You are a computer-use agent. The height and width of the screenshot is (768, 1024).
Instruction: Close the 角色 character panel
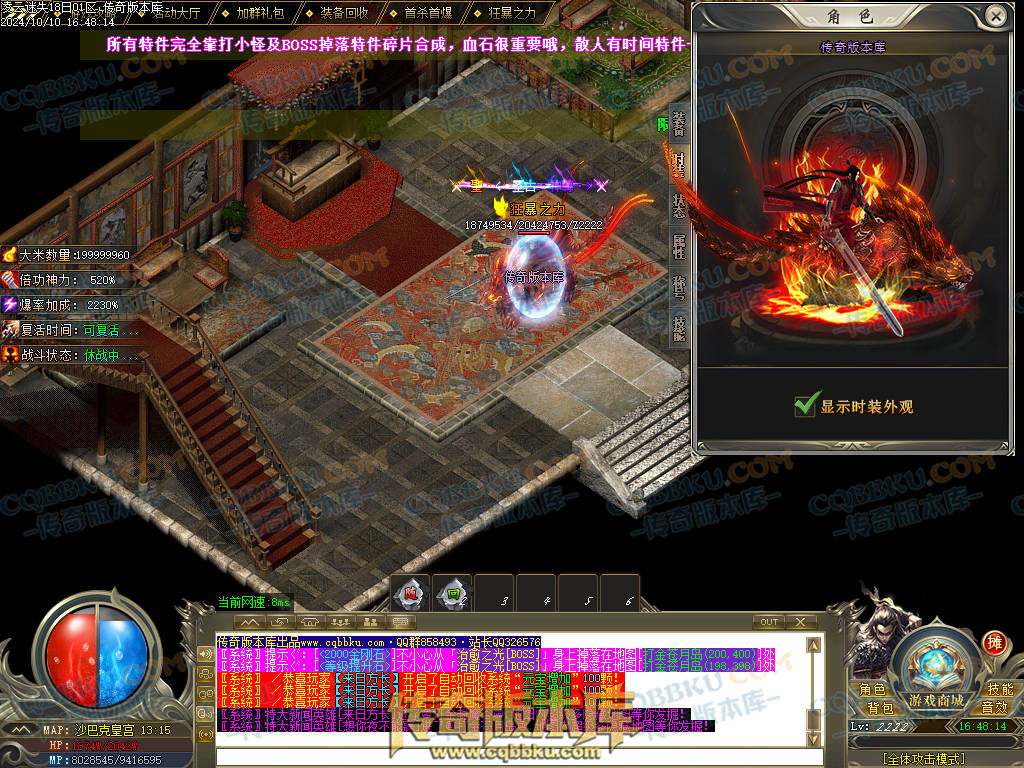(x=995, y=15)
